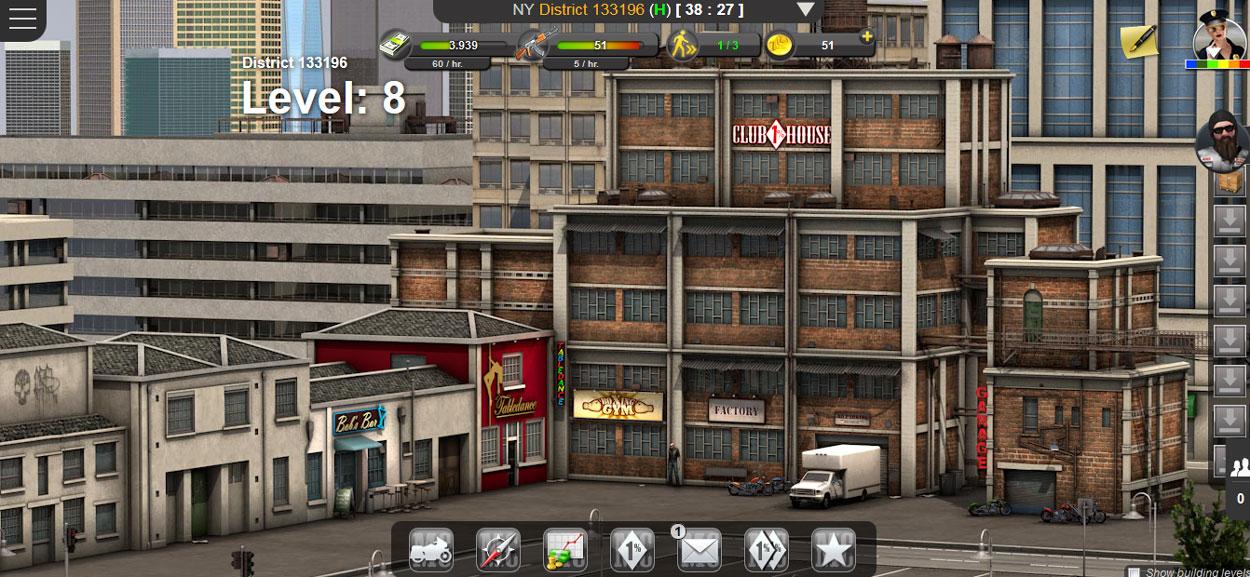Show the money statistics chart
The height and width of the screenshot is (577, 1250).
565,549
